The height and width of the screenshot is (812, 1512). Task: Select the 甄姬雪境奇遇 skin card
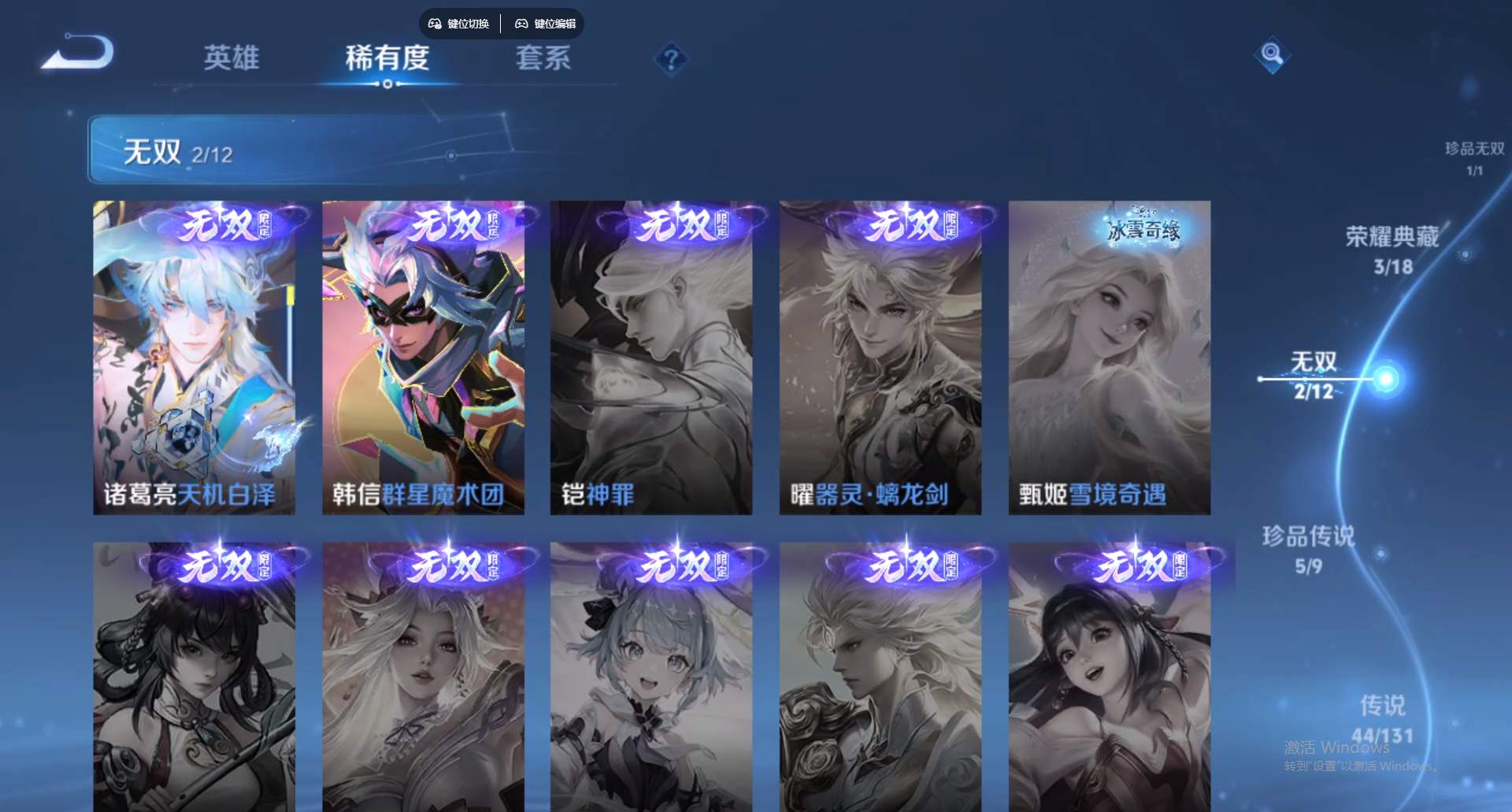[1109, 354]
